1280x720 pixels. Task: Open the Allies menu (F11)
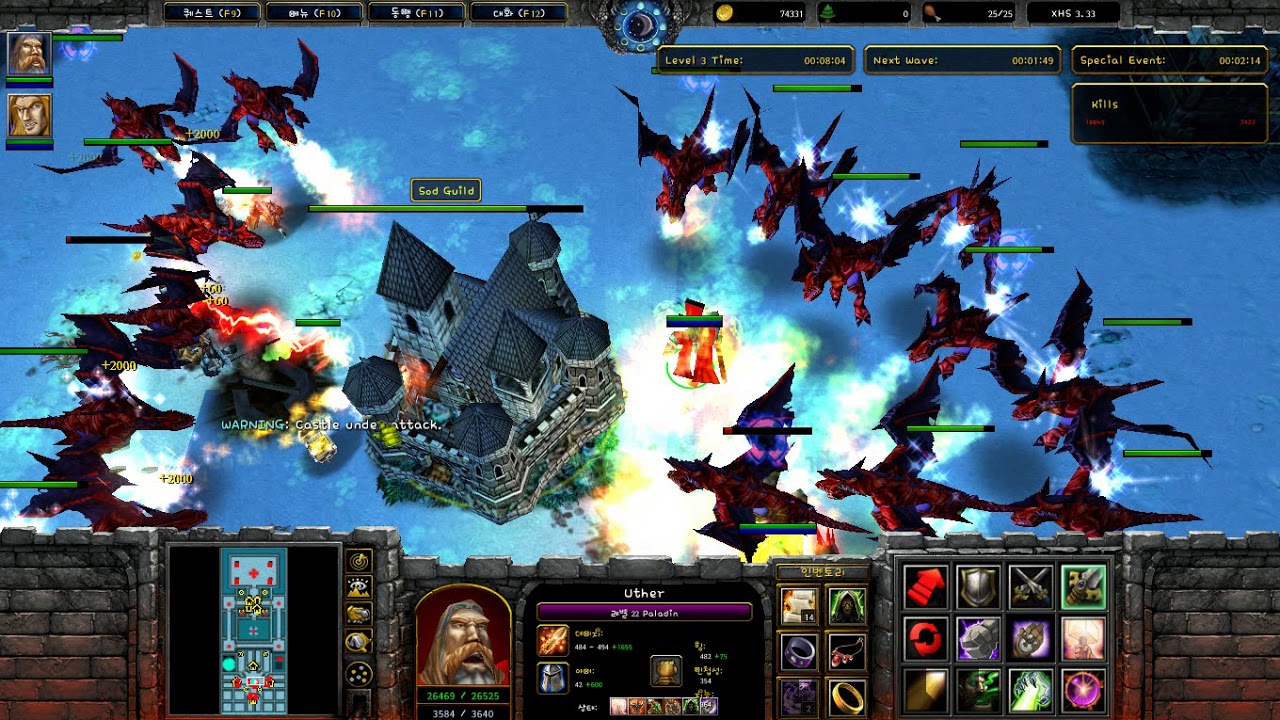point(416,13)
